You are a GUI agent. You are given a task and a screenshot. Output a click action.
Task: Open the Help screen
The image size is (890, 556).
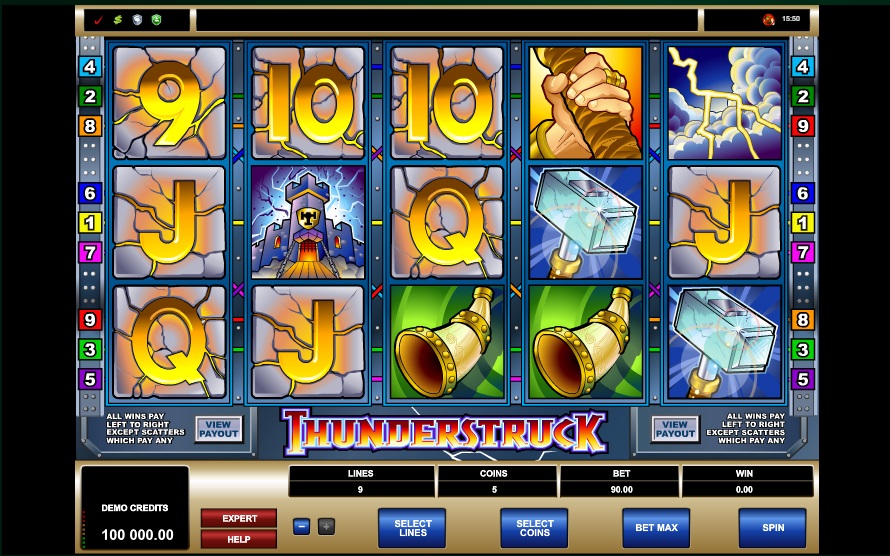point(239,539)
